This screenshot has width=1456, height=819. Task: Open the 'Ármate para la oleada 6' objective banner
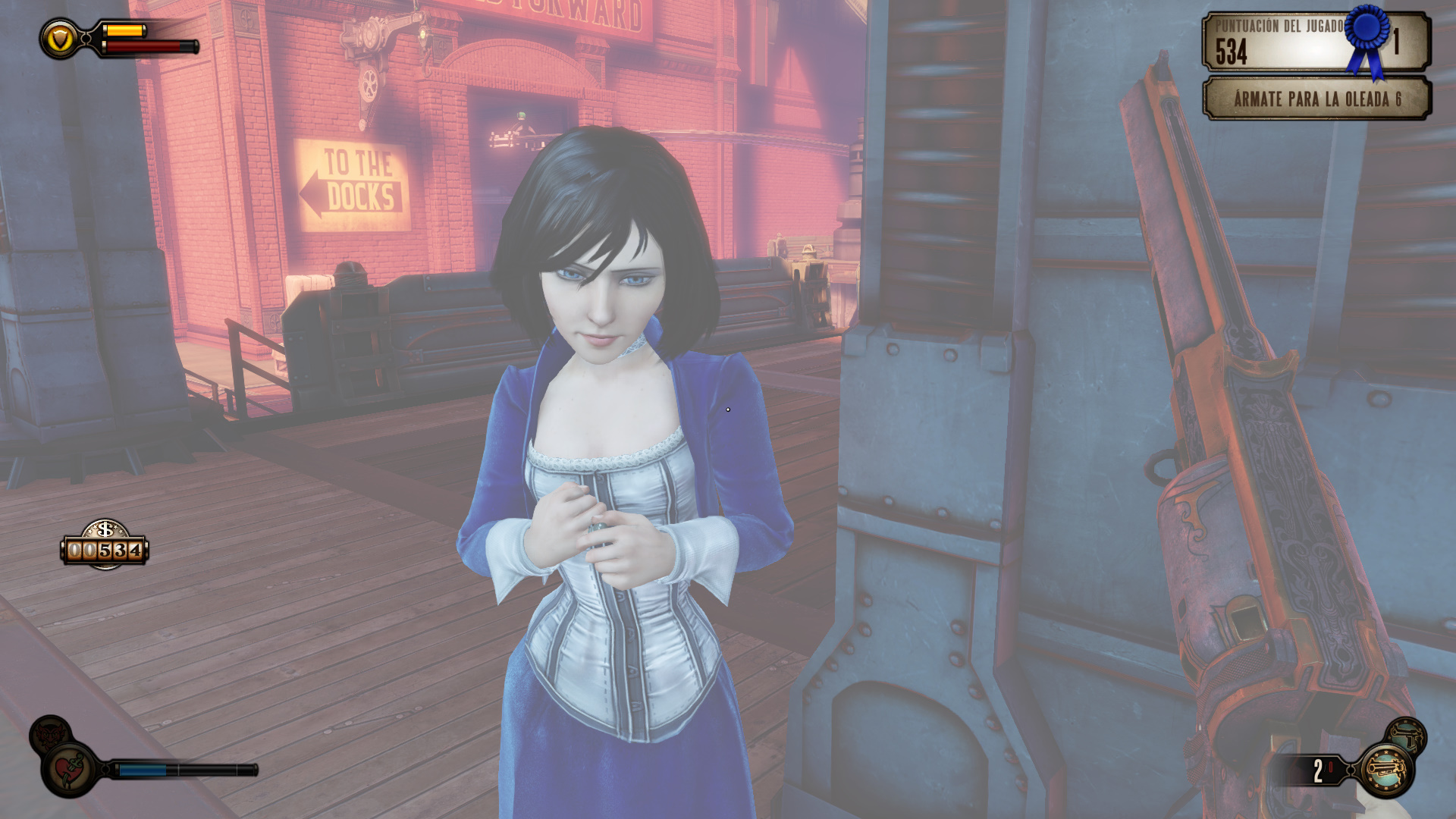point(1316,99)
